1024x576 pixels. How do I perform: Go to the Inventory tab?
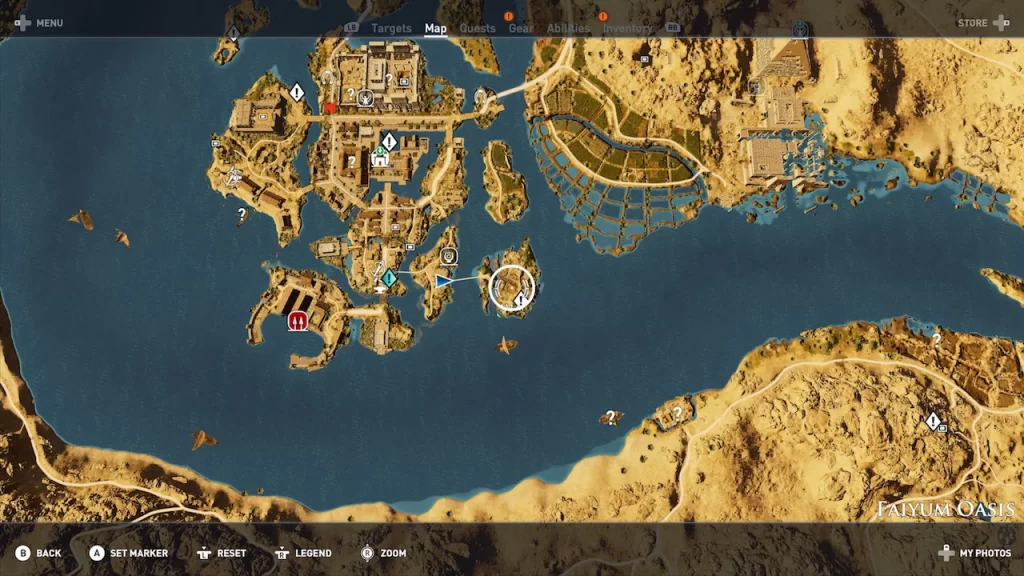627,28
